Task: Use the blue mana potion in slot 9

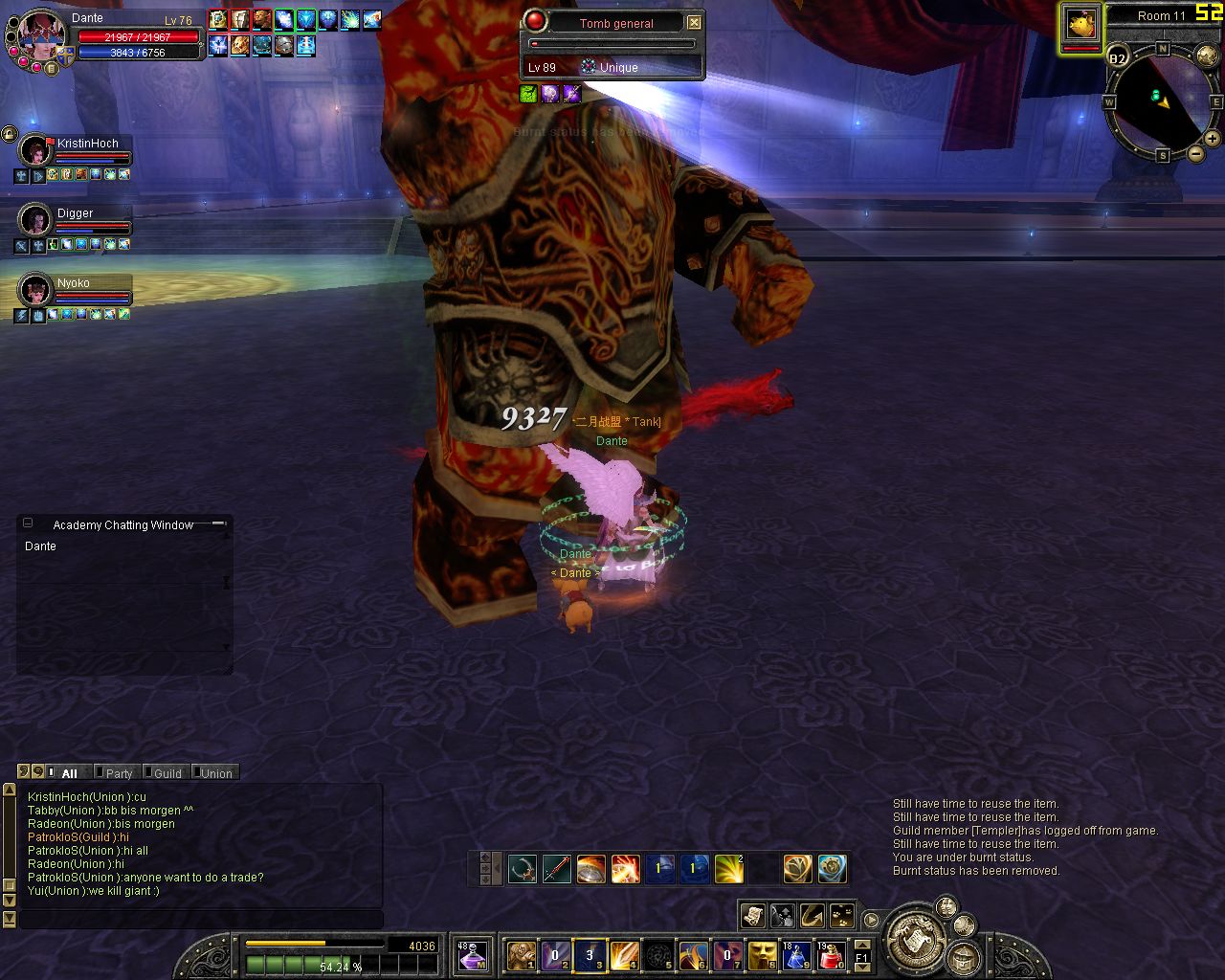Action: tap(796, 954)
